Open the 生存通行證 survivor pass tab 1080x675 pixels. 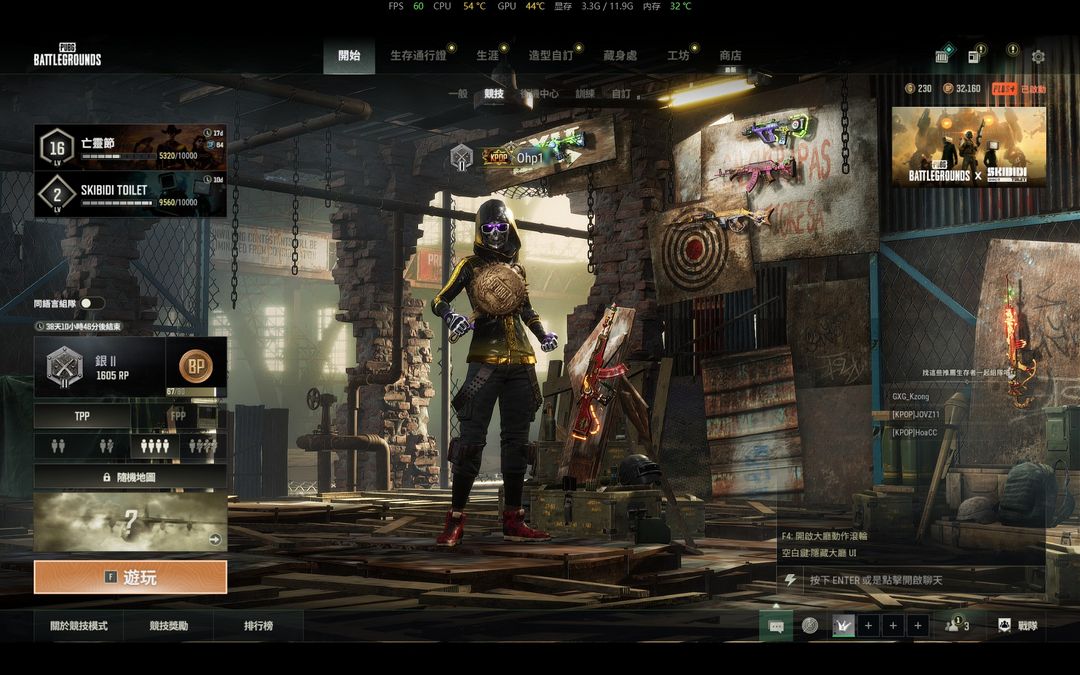tap(418, 56)
